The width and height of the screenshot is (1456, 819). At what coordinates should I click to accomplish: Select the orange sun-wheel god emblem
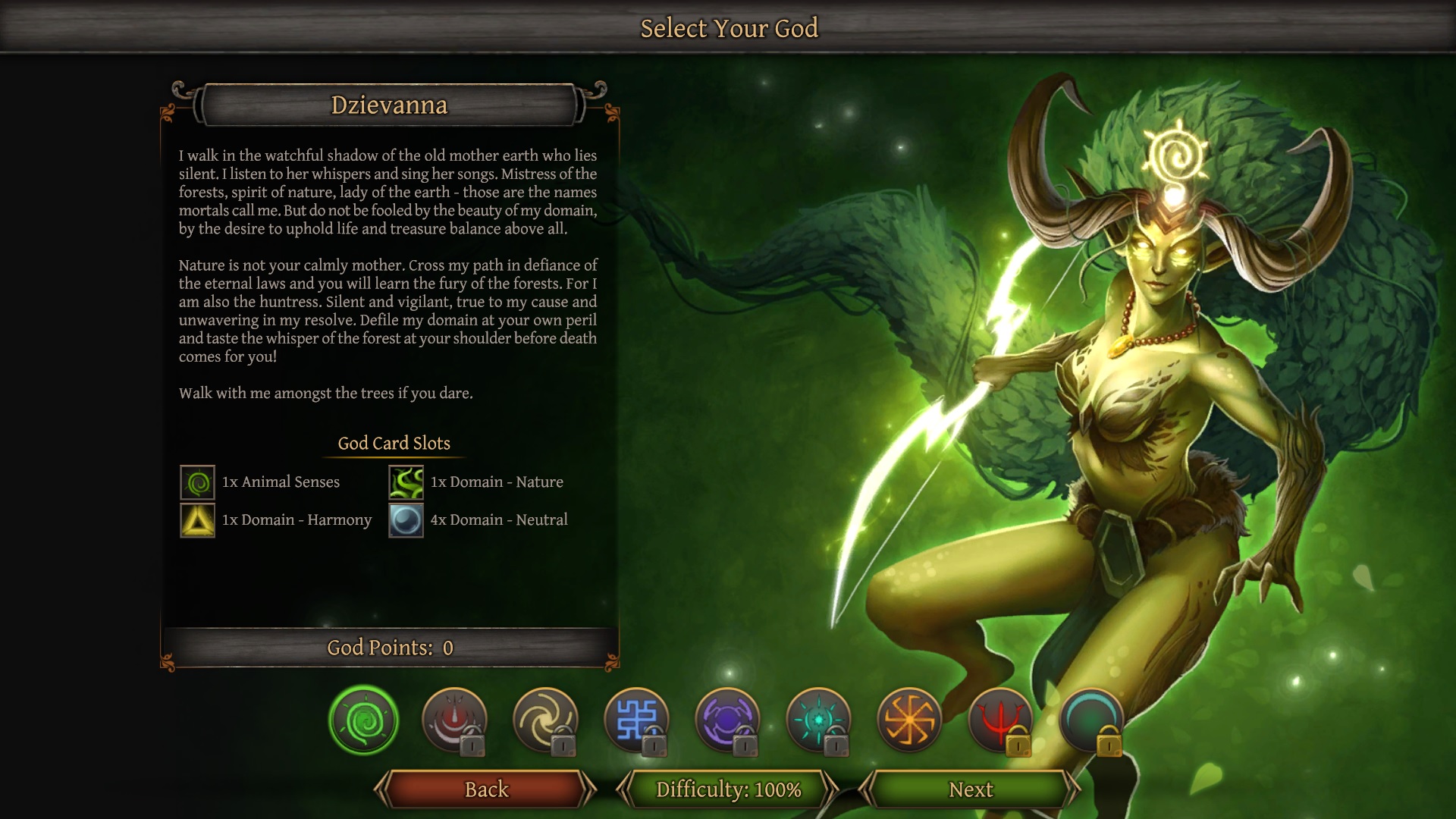pyautogui.click(x=909, y=720)
